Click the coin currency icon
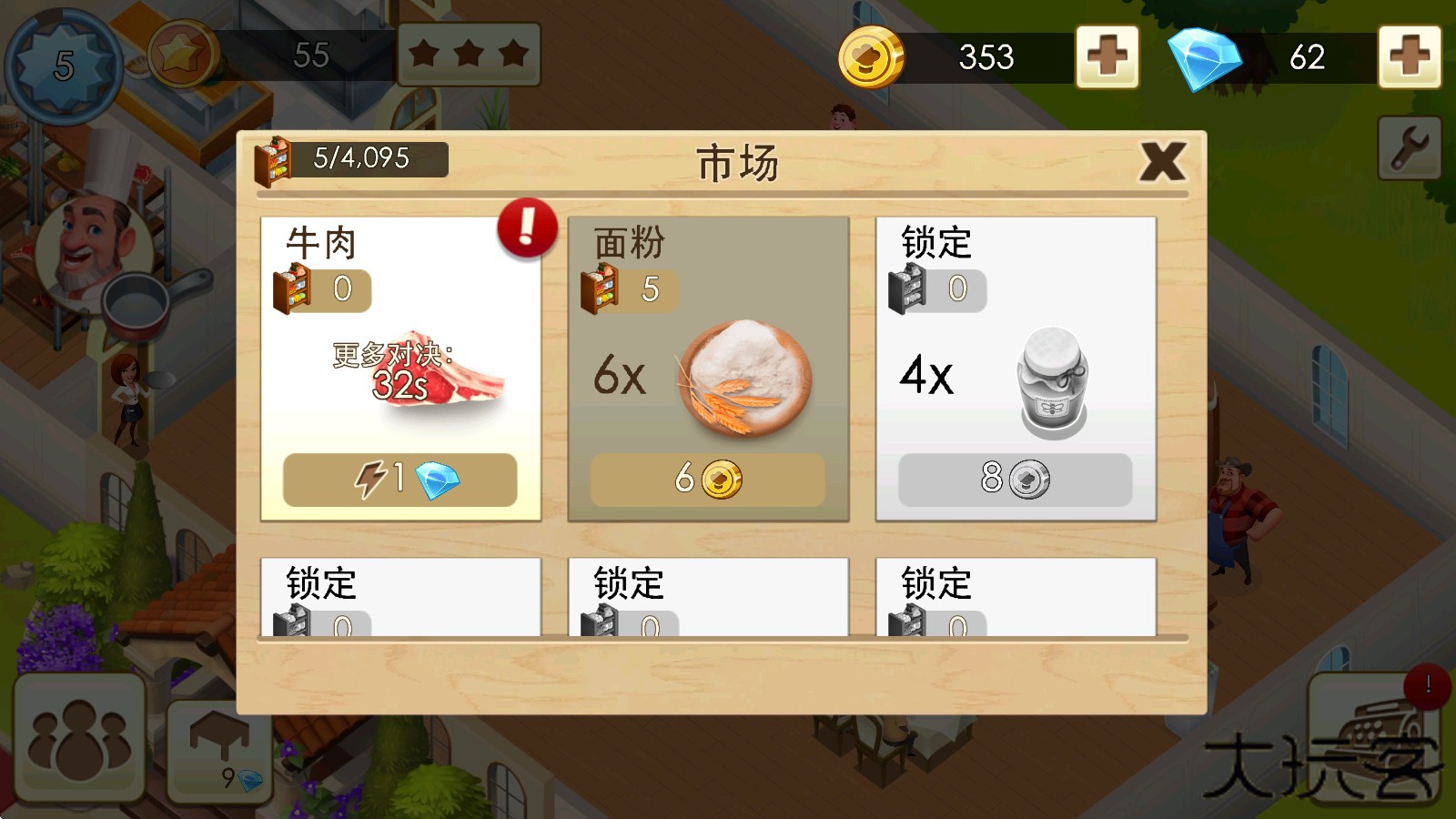This screenshot has width=1456, height=819. pos(872,57)
